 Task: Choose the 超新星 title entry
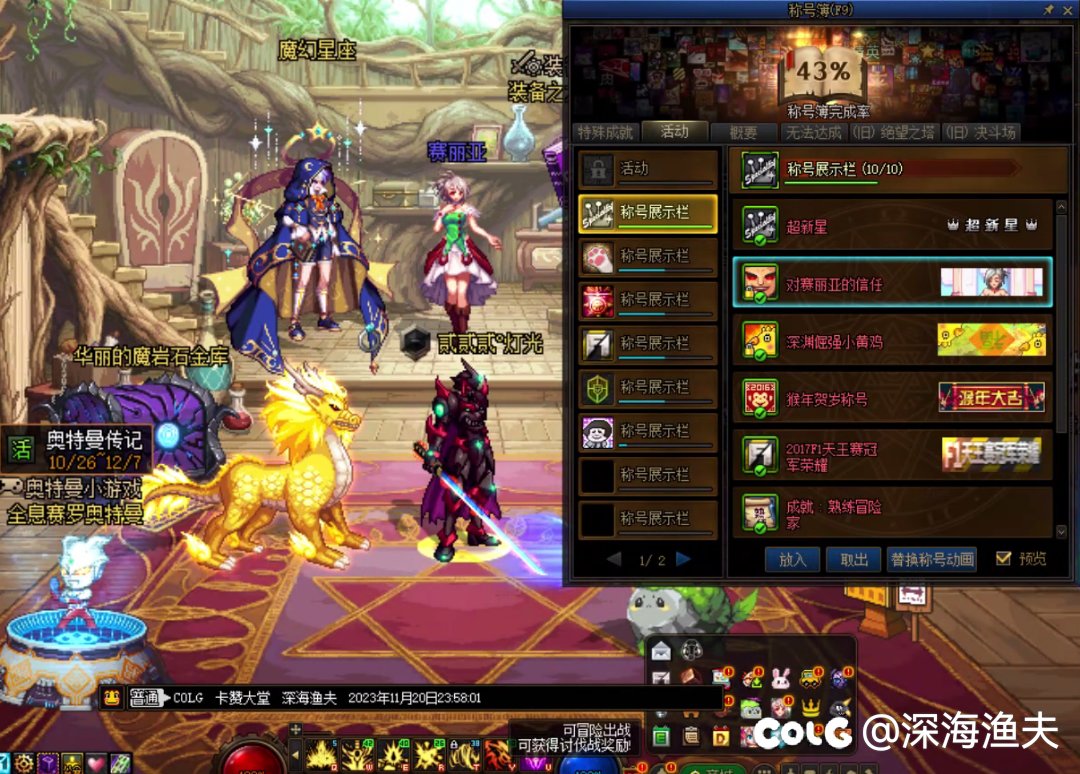pyautogui.click(x=892, y=227)
